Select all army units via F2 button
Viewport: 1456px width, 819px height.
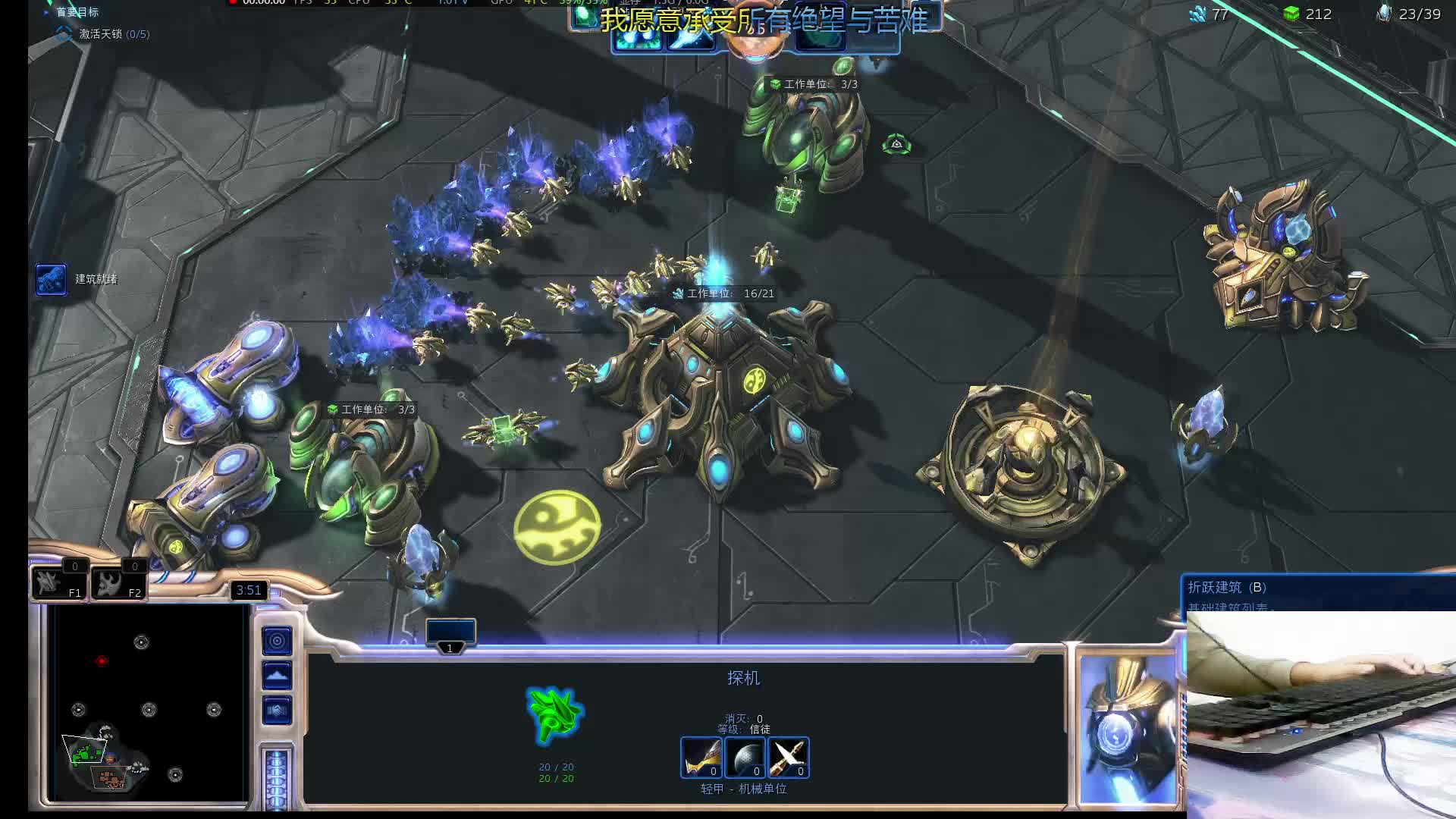click(x=118, y=582)
